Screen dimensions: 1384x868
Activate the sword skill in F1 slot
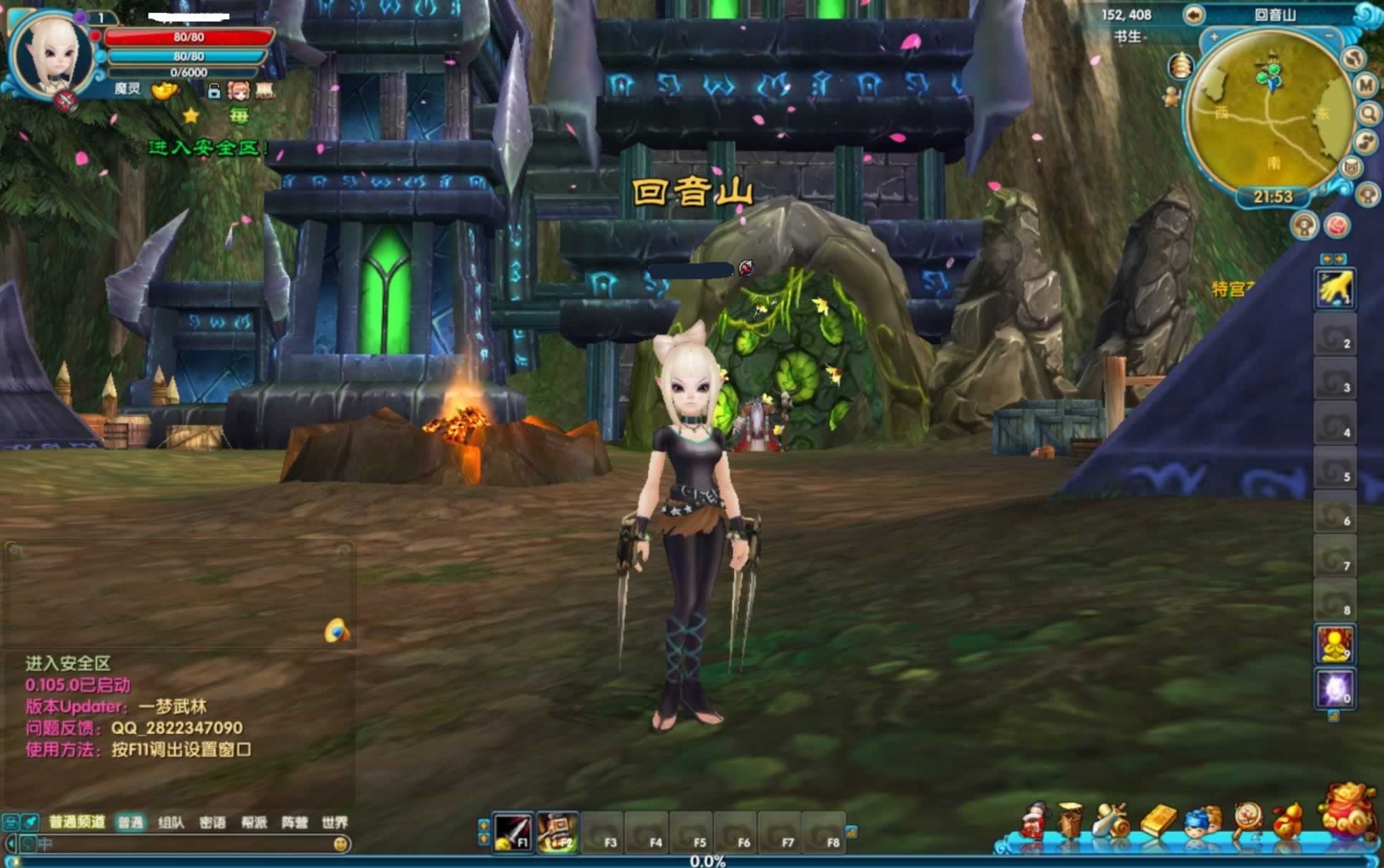(x=512, y=832)
